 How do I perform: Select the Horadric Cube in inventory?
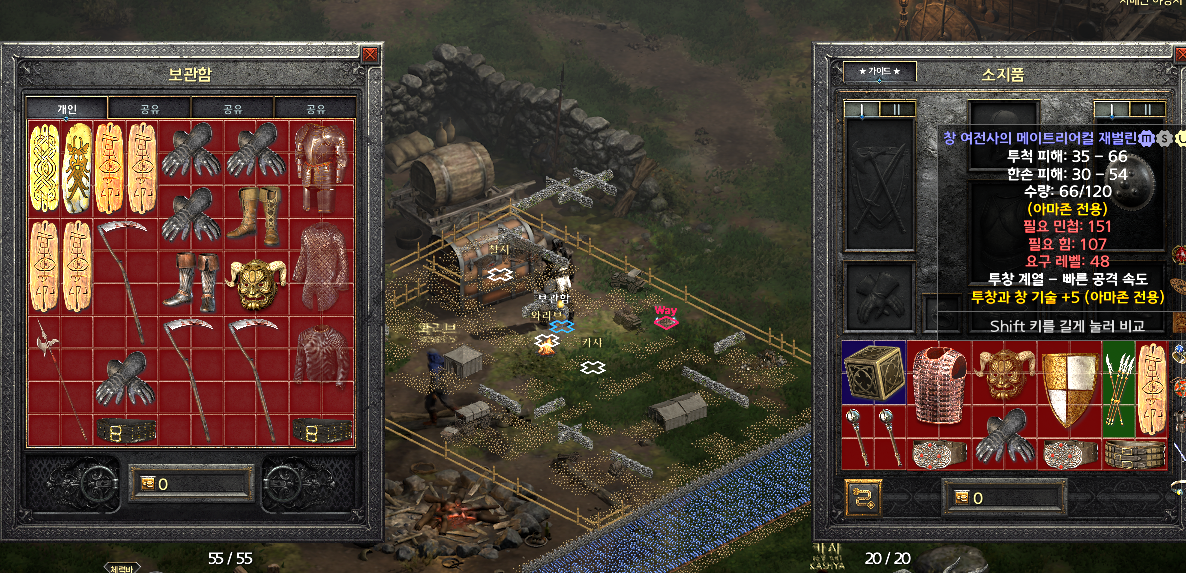(x=873, y=372)
